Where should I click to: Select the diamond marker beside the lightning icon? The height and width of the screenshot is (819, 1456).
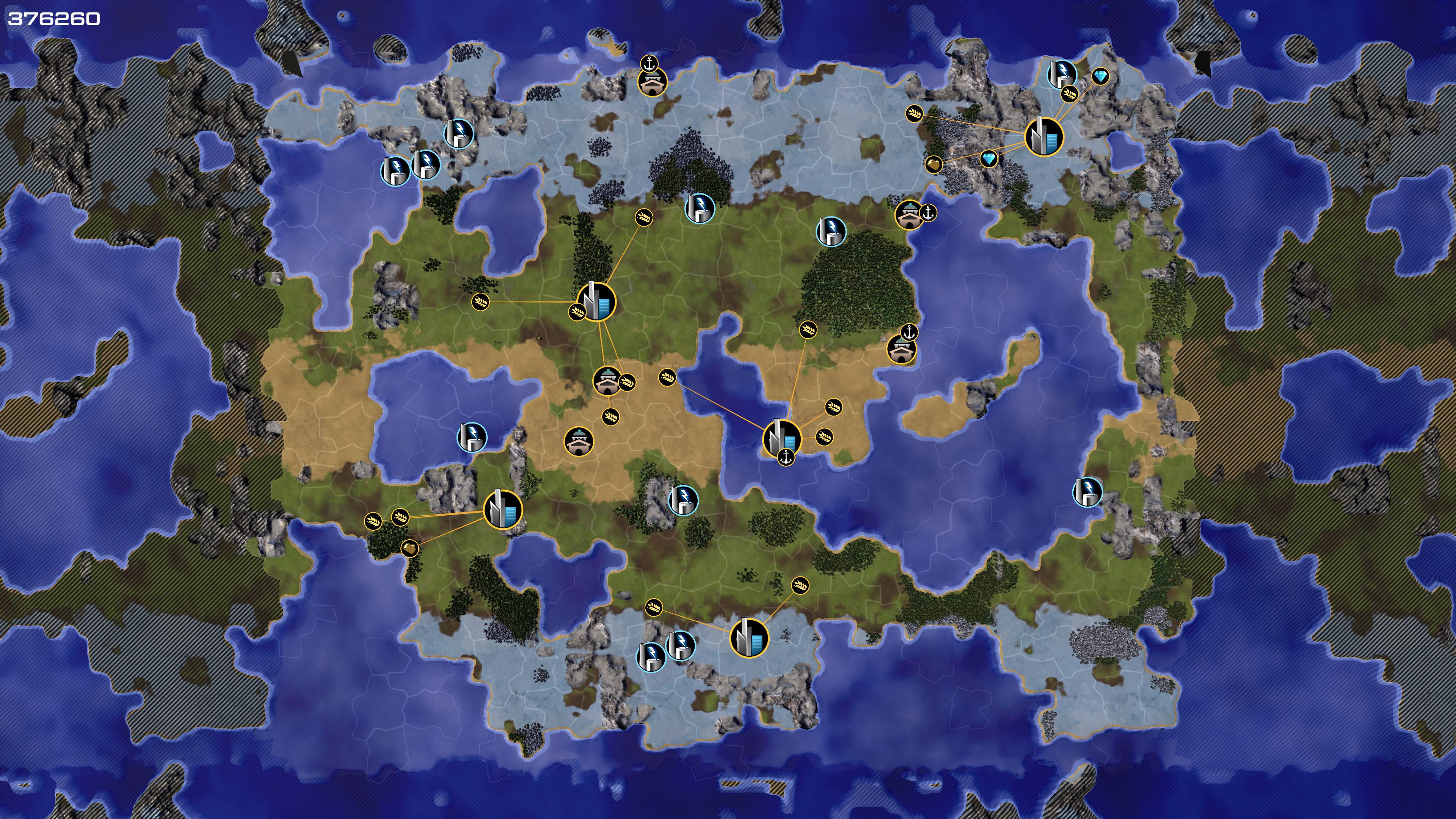pyautogui.click(x=1100, y=76)
